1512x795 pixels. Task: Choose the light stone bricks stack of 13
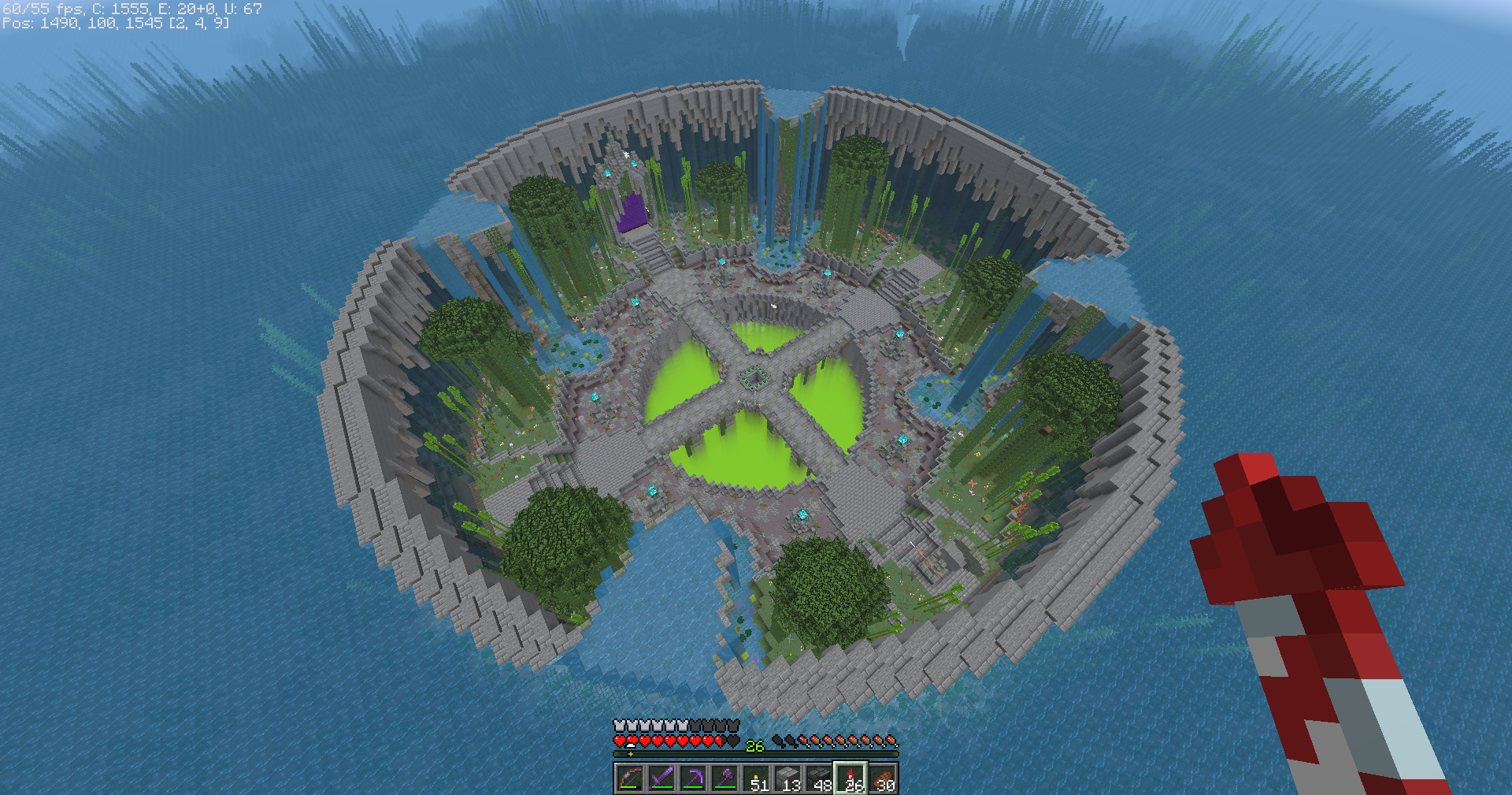point(787,778)
